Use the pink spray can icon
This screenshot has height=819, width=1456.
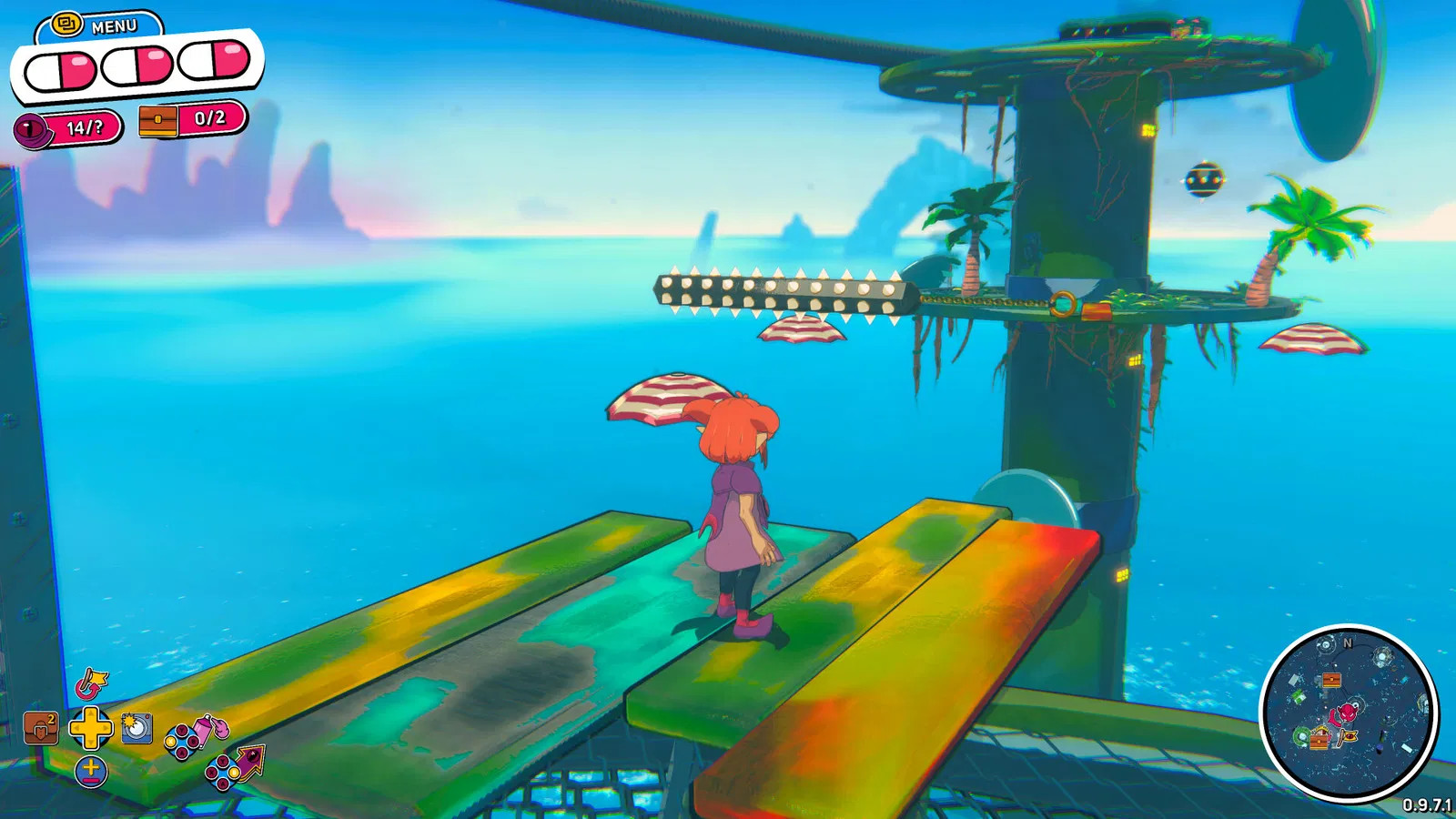[209, 729]
